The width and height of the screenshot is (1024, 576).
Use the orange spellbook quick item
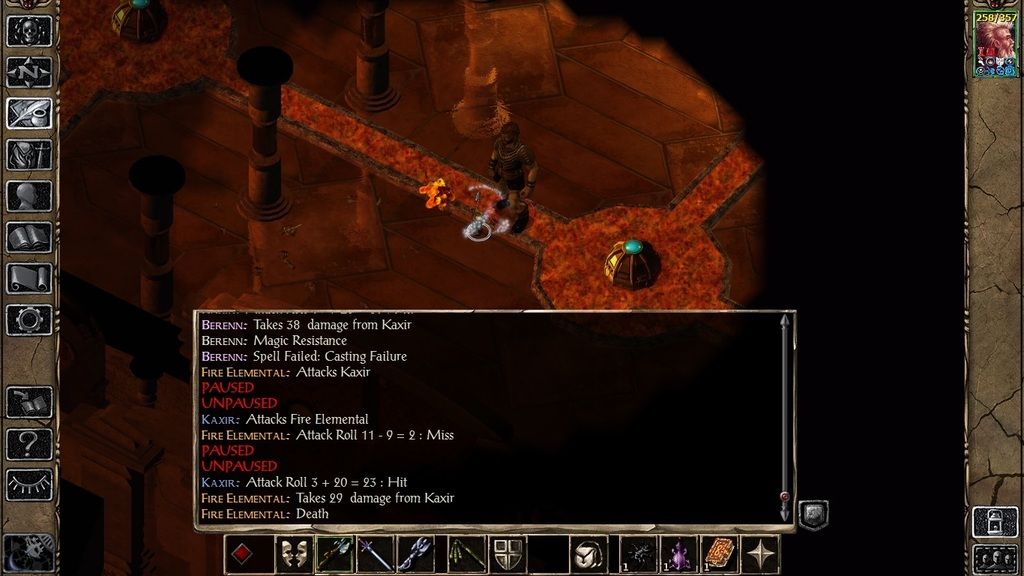pyautogui.click(x=720, y=554)
